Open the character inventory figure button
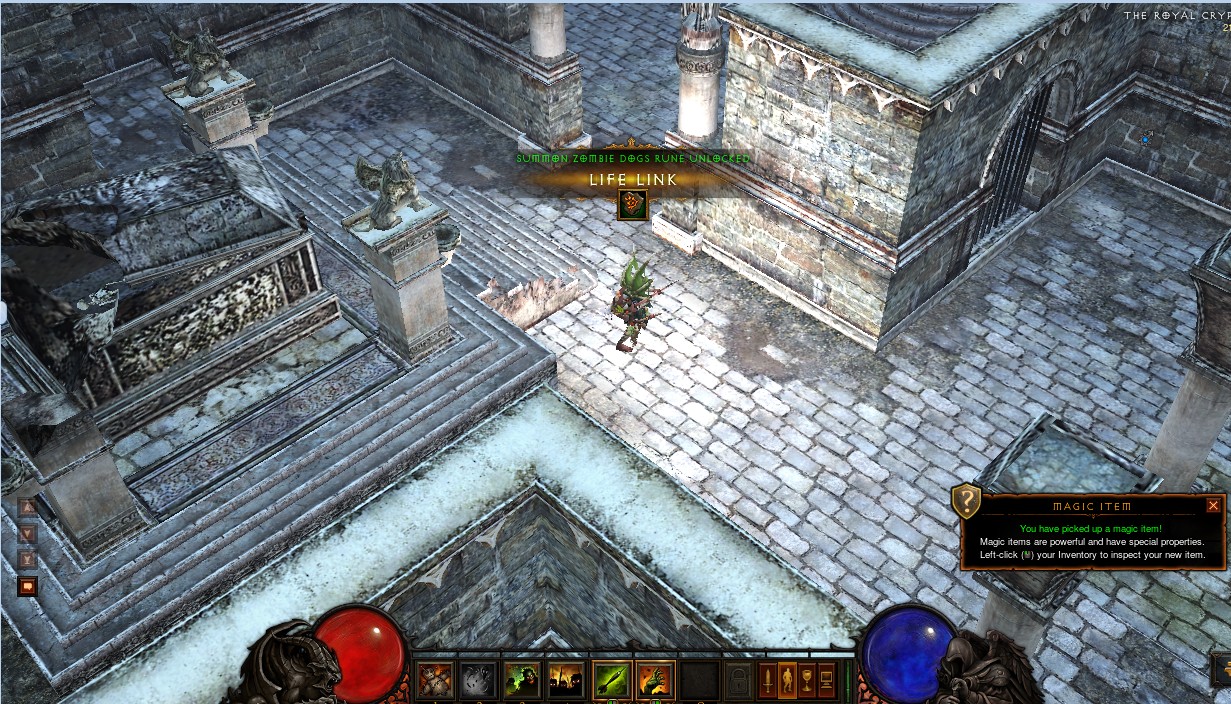 click(x=787, y=680)
